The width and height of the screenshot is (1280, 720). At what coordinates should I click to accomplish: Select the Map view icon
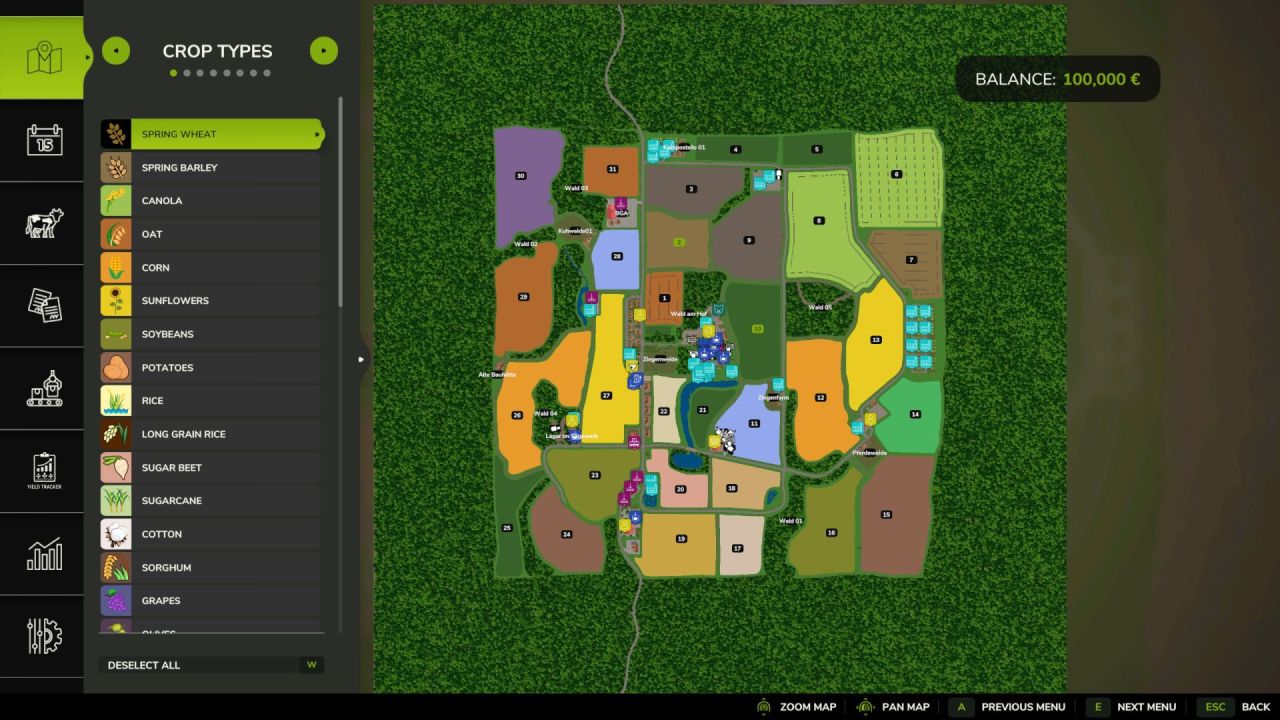41,56
